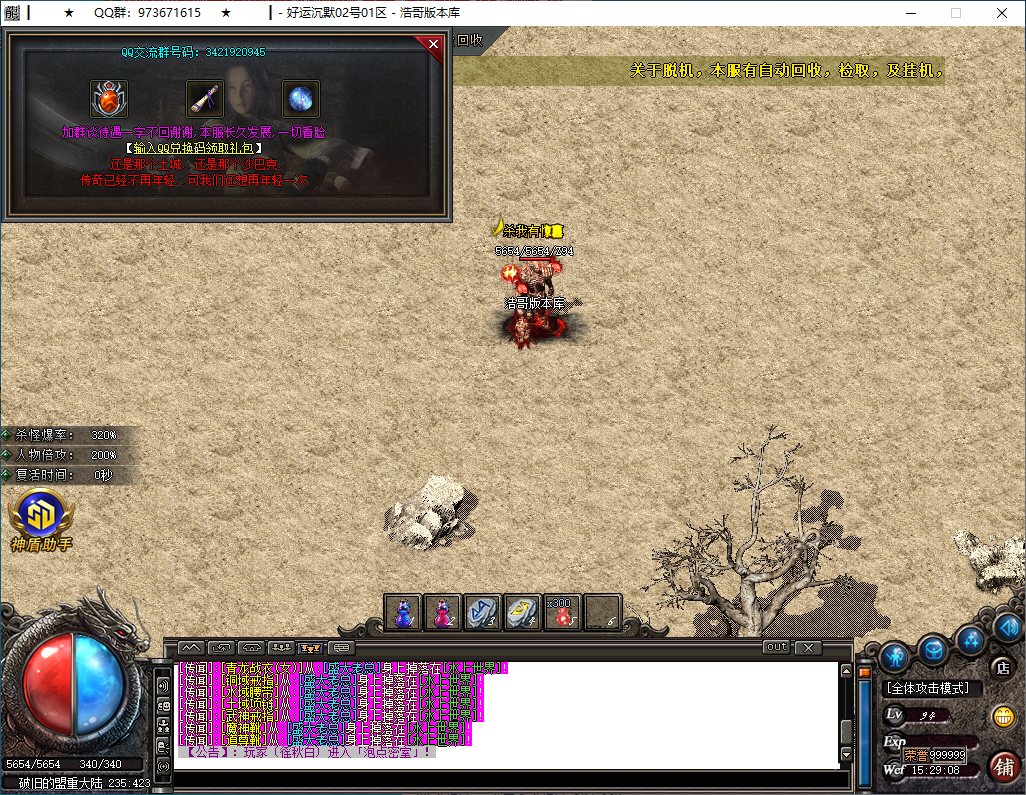
Task: Close the chat panel with its X button
Action: [x=808, y=647]
